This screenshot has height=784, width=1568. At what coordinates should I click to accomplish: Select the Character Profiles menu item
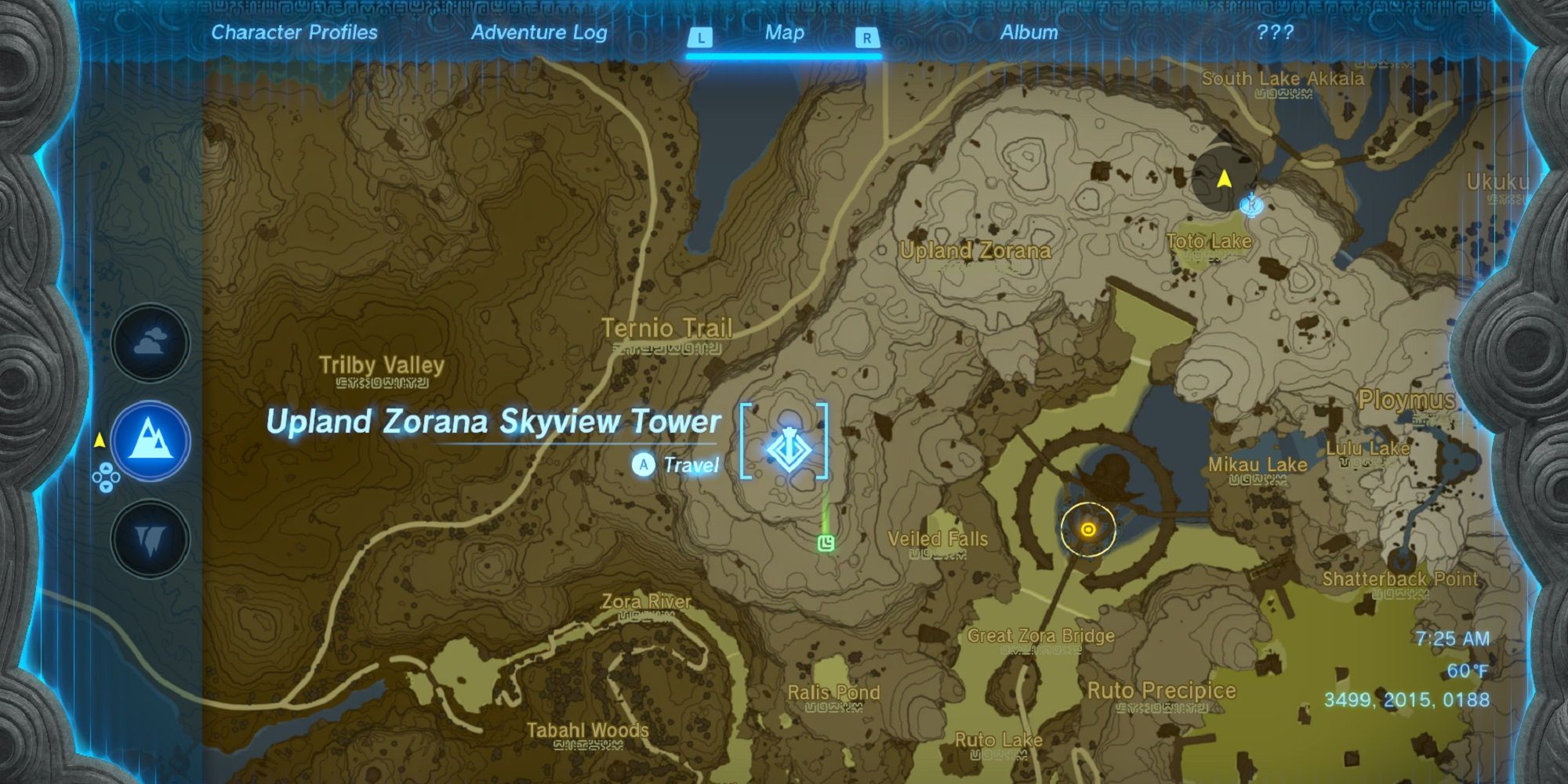(293, 33)
